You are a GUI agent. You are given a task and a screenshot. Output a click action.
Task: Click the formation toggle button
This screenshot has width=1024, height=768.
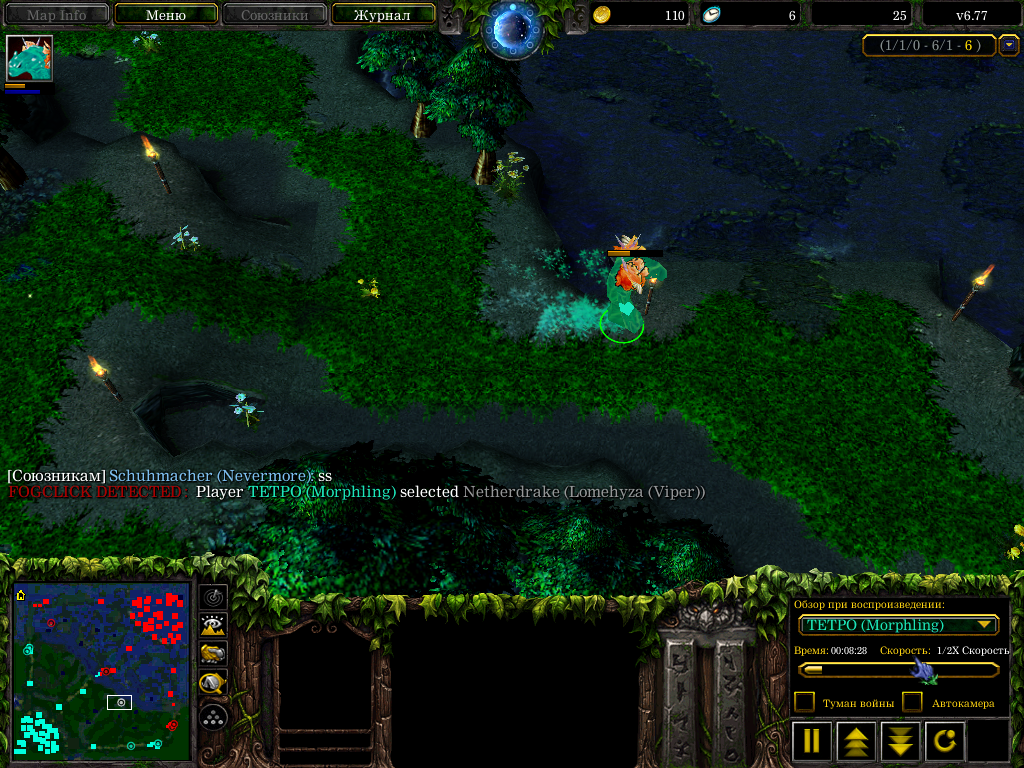[213, 716]
